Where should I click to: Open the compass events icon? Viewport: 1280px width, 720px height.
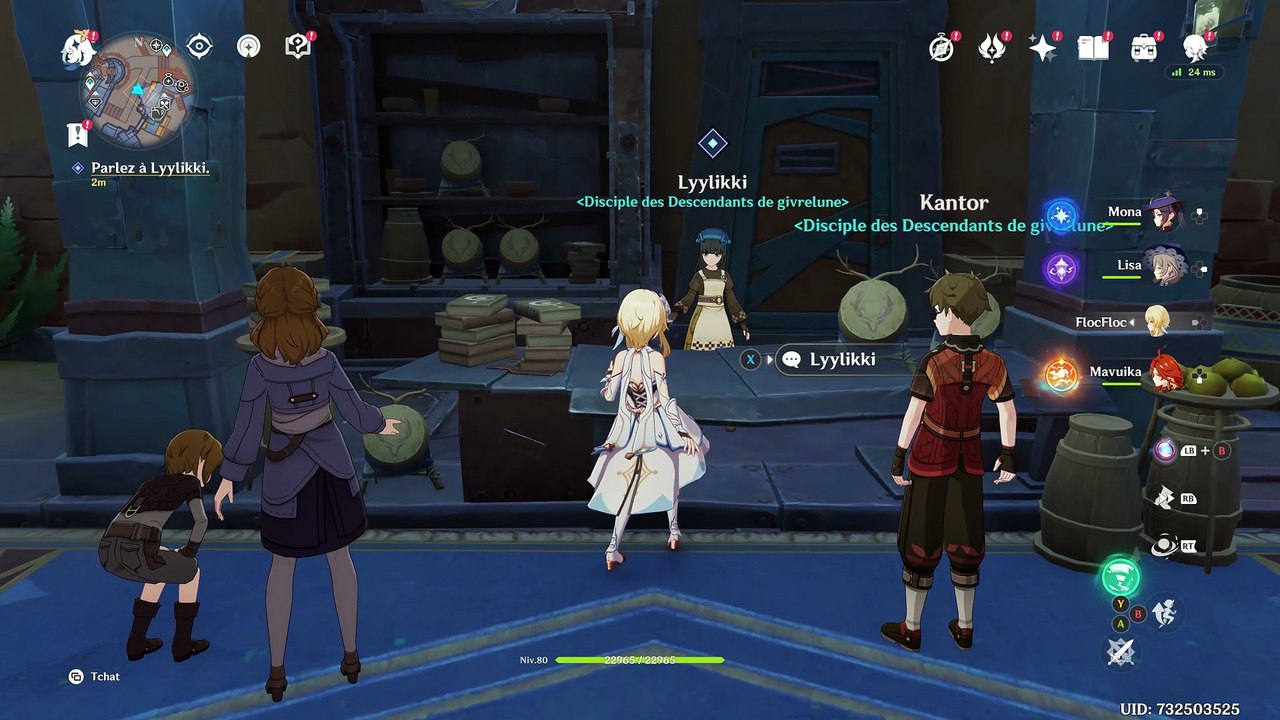(942, 47)
